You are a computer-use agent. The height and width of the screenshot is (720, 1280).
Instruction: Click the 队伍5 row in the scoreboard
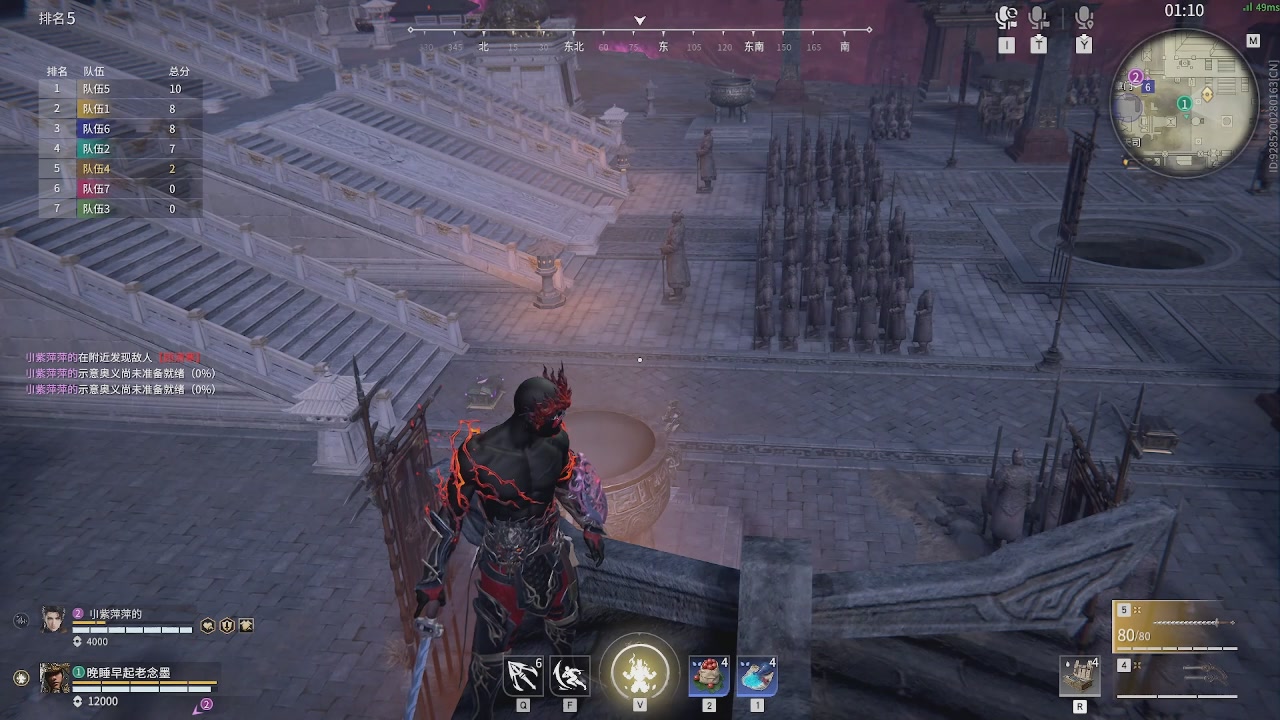120,89
